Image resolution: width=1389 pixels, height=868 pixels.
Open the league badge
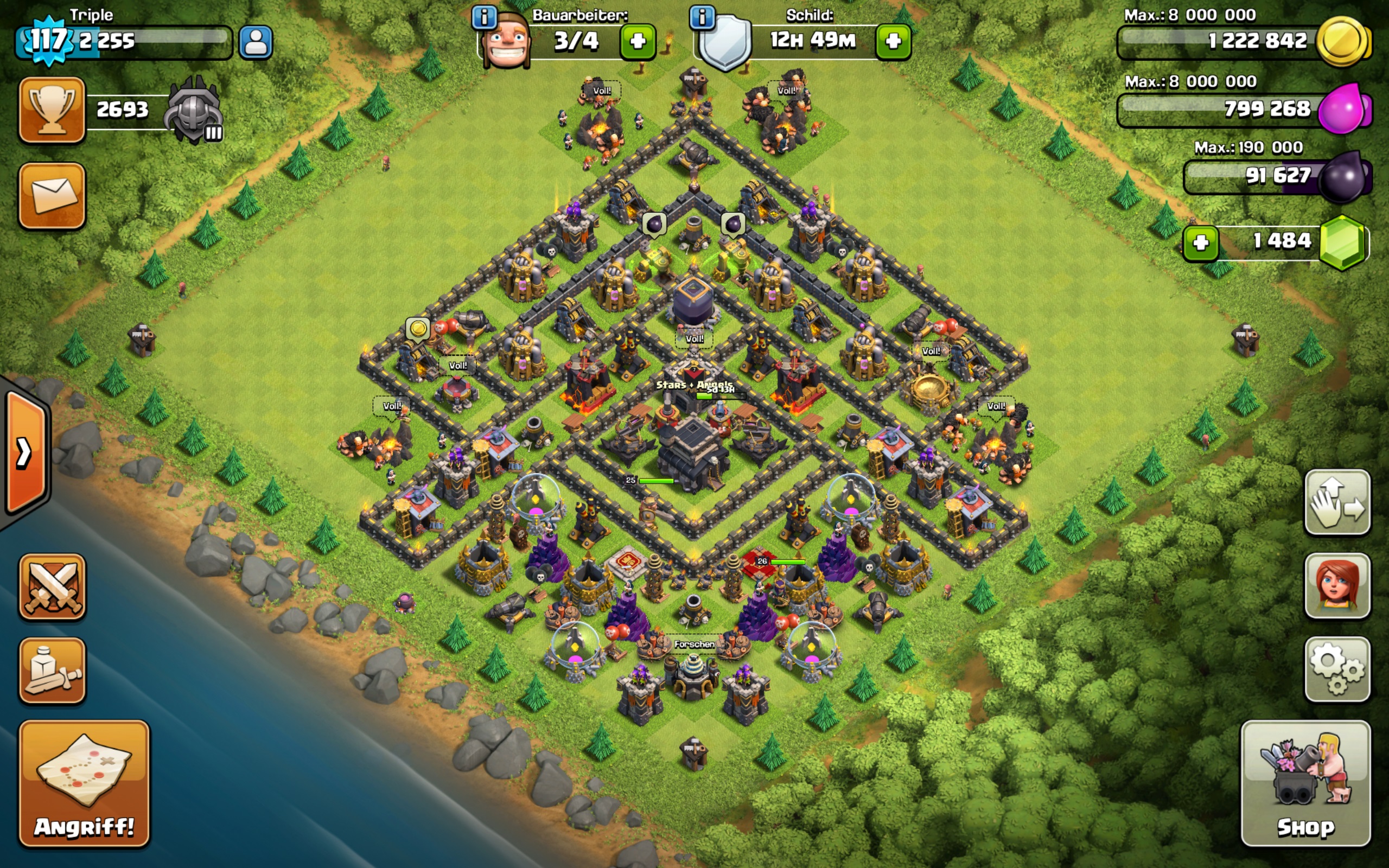(x=194, y=110)
